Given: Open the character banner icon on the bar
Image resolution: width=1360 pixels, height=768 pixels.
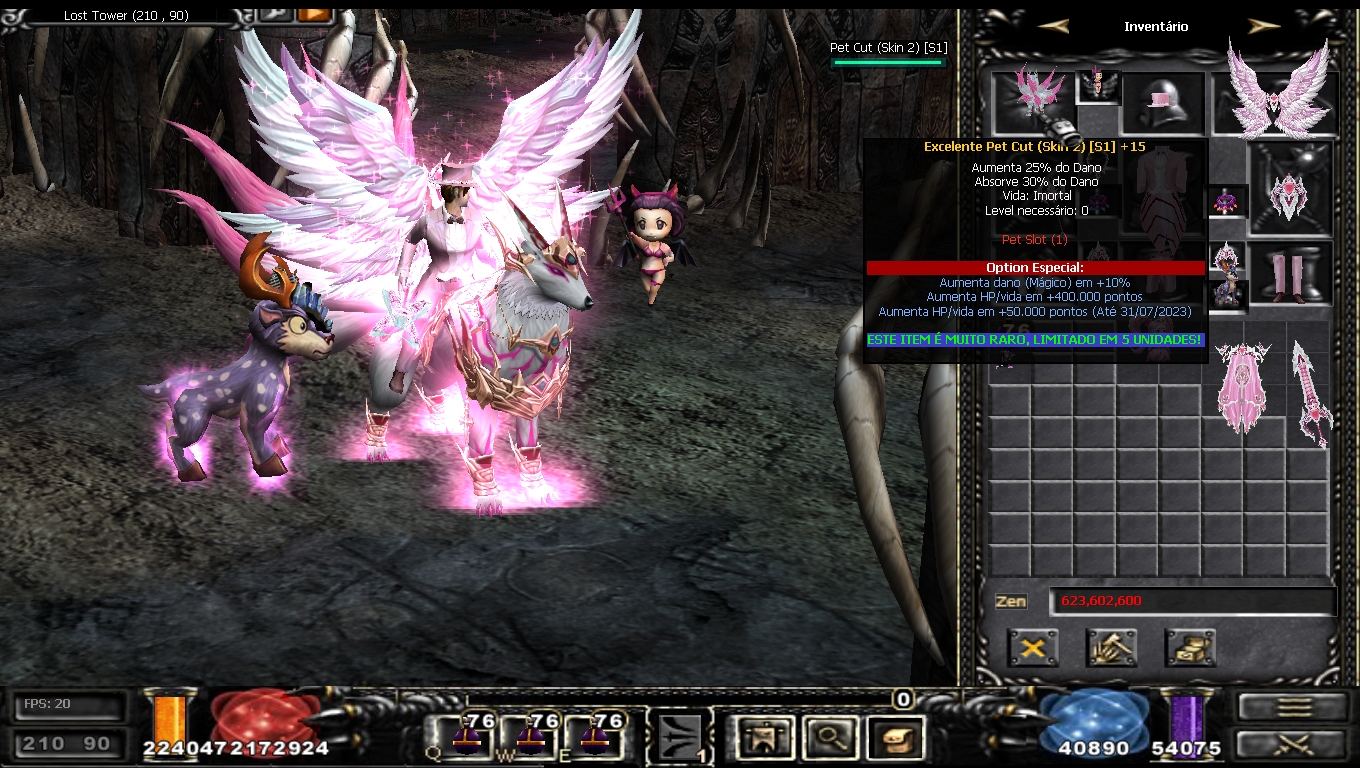Looking at the screenshot, I should 765,738.
